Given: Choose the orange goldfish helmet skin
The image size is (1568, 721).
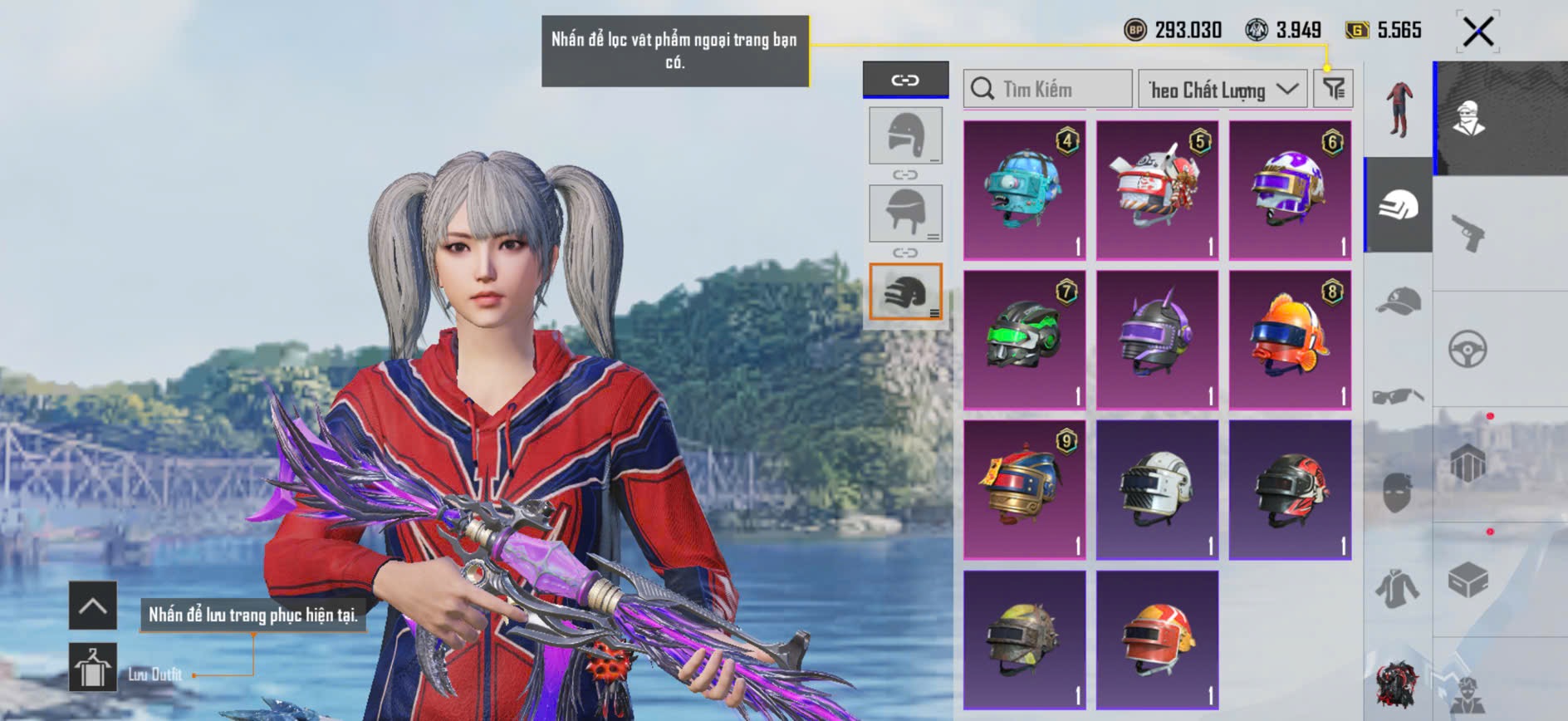Looking at the screenshot, I should coord(1290,340).
